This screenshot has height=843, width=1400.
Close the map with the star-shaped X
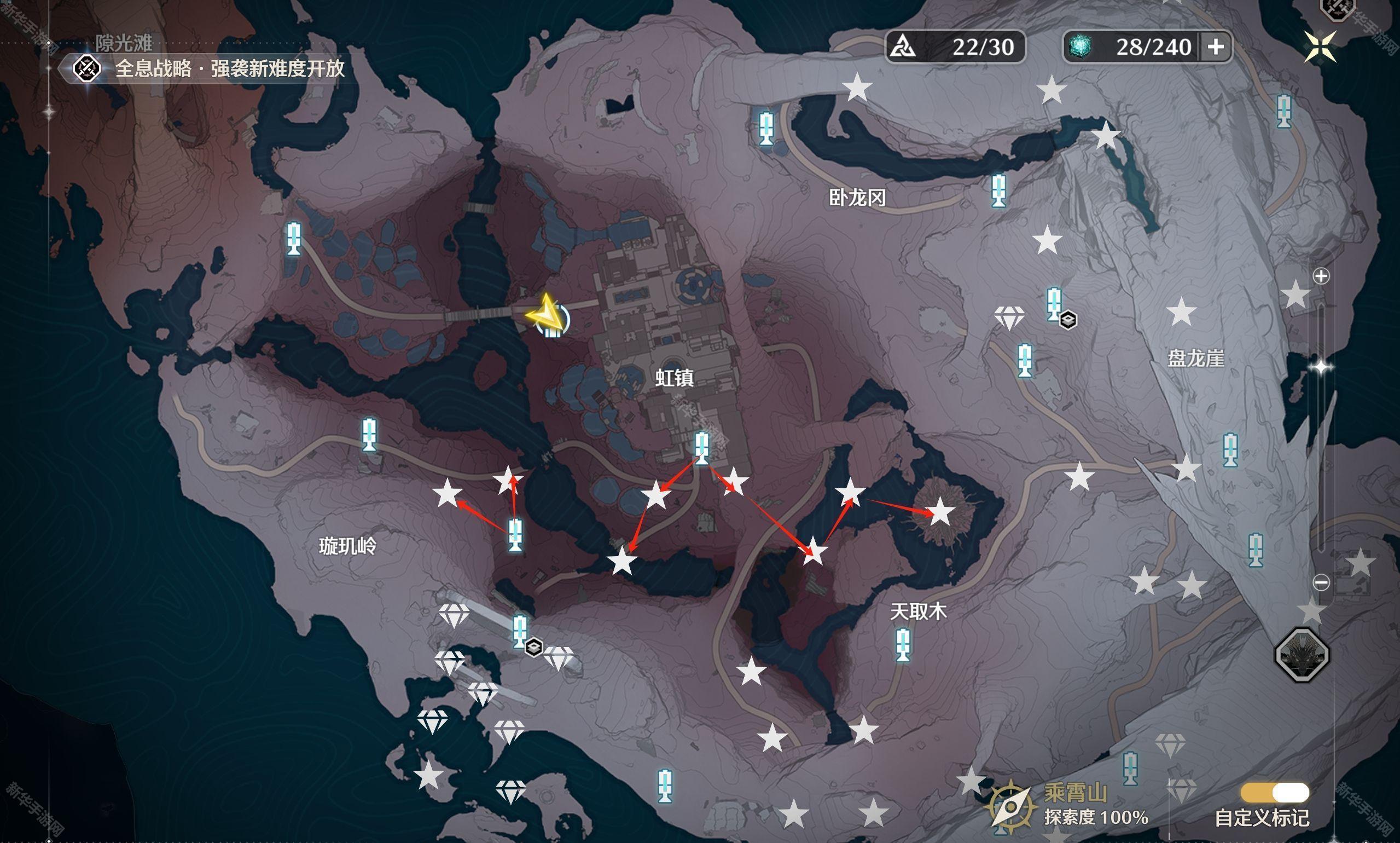(x=1320, y=46)
